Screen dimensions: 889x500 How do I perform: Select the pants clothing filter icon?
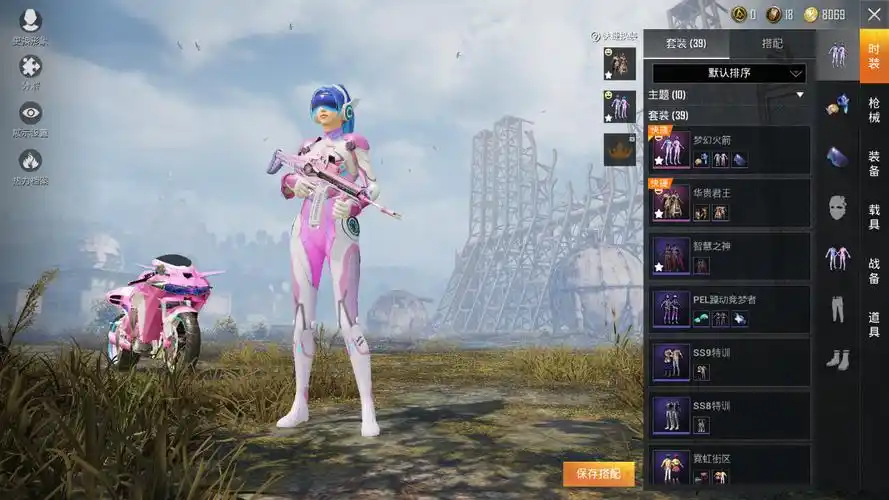[837, 310]
